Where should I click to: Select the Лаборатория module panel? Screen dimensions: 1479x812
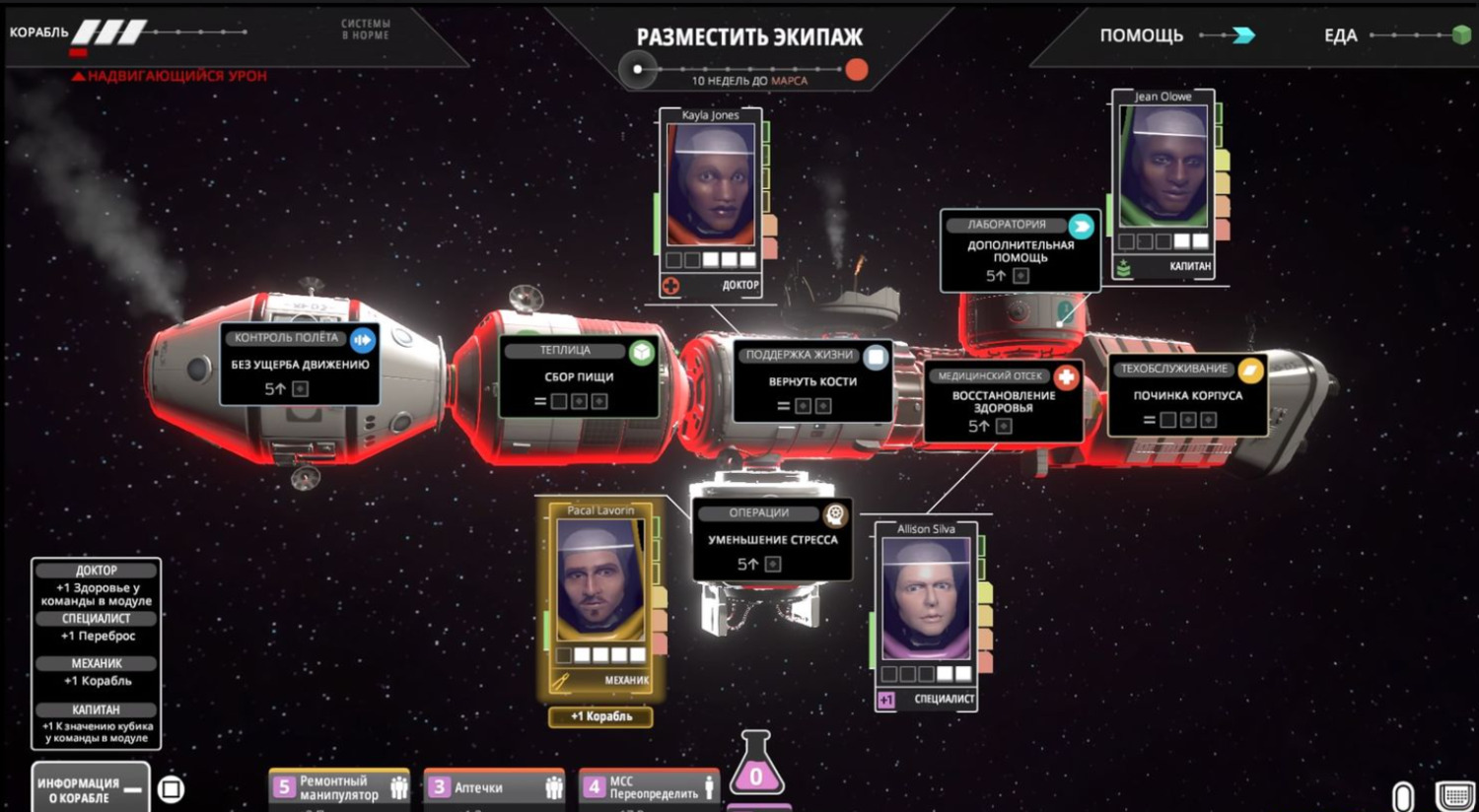point(1020,250)
